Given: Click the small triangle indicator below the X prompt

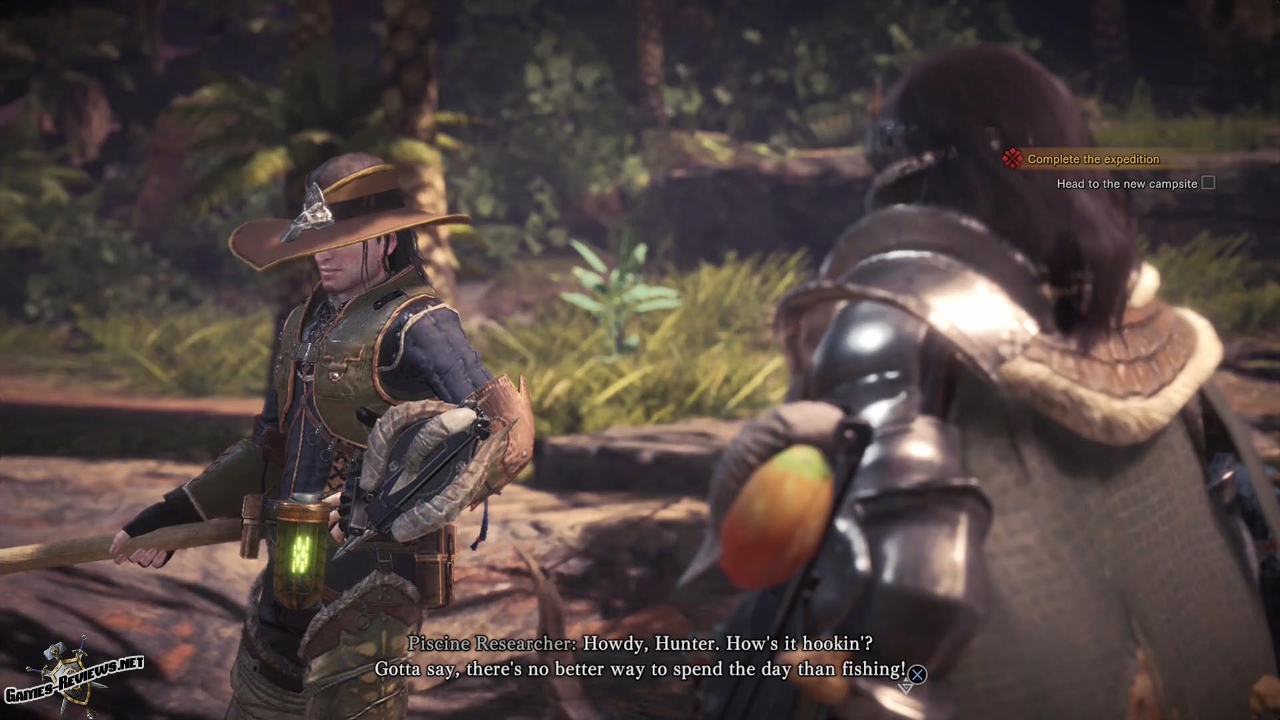Looking at the screenshot, I should 906,688.
